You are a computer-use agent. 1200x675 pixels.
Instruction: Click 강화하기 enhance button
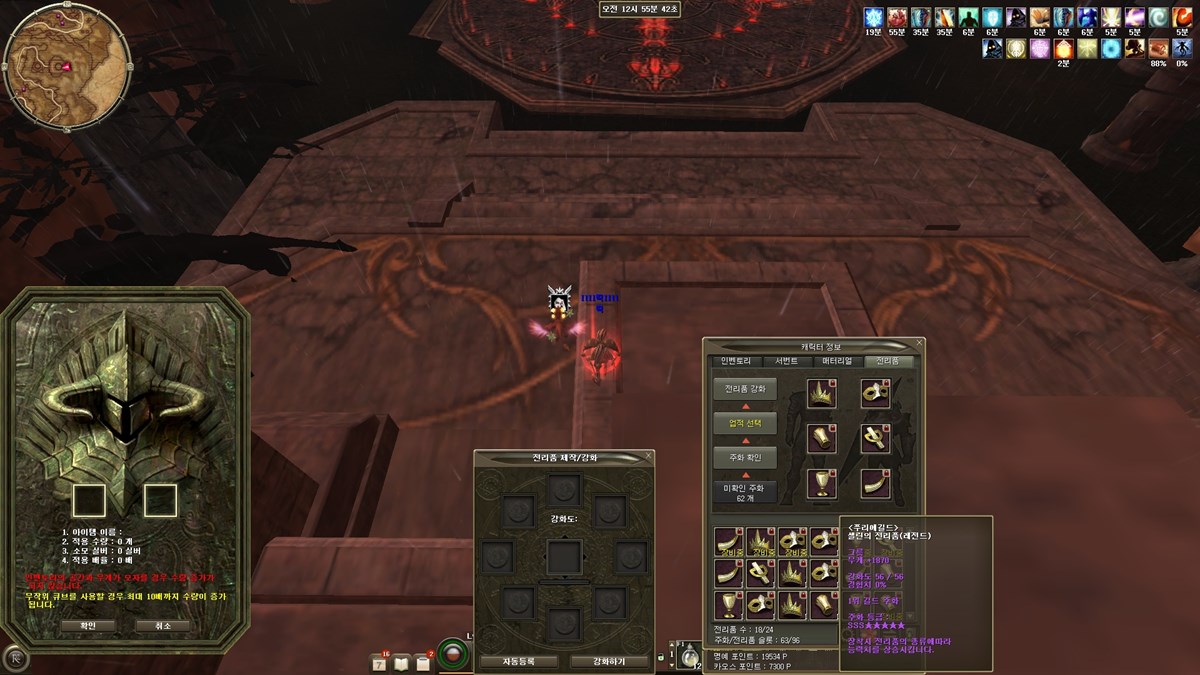tap(609, 661)
